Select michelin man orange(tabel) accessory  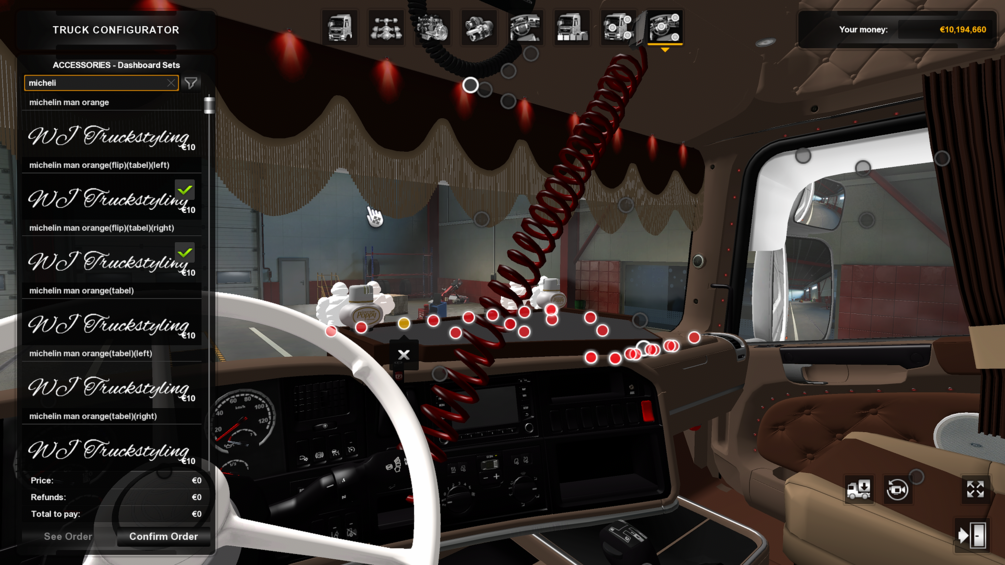pyautogui.click(x=110, y=324)
